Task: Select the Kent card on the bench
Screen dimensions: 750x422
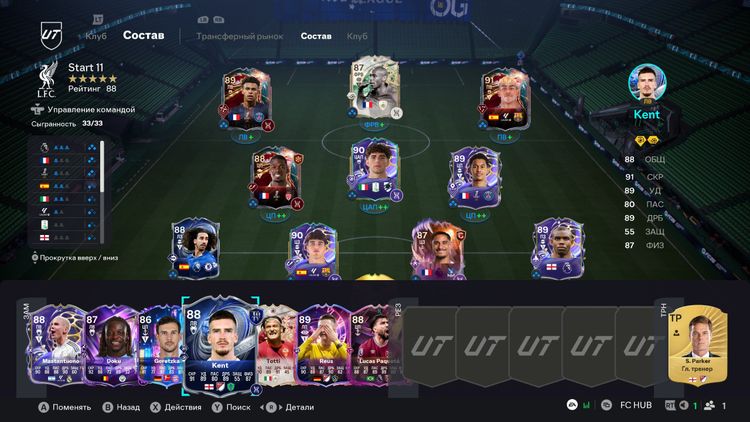Action: pyautogui.click(x=223, y=348)
